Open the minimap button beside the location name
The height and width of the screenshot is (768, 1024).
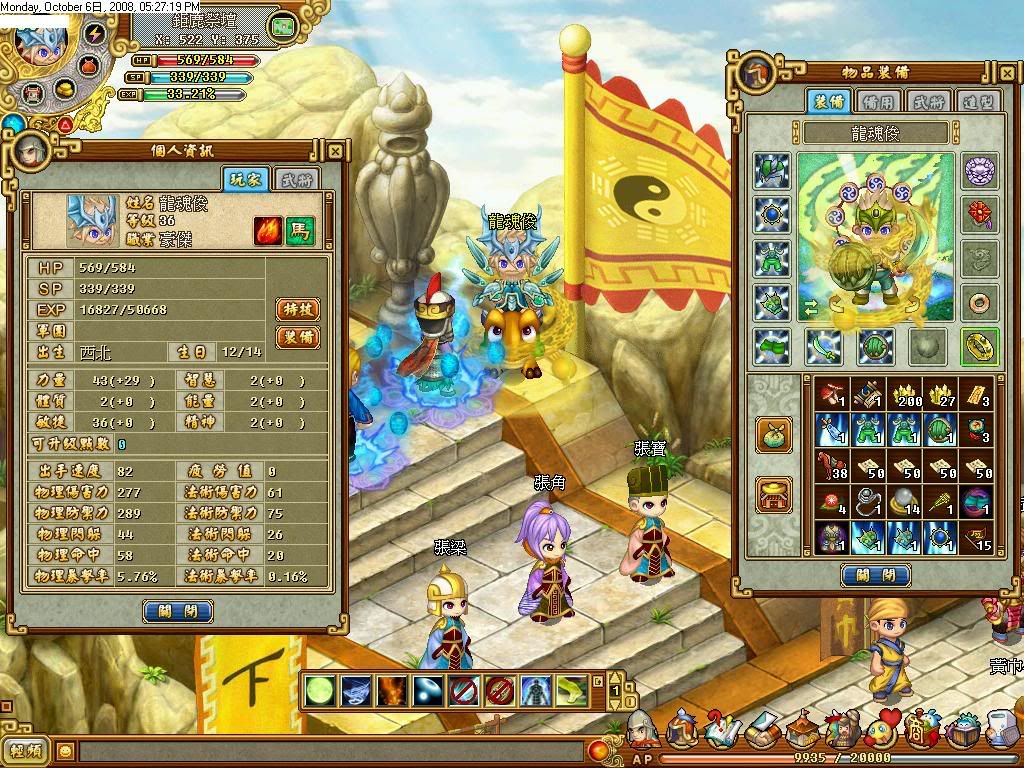pyautogui.click(x=283, y=26)
